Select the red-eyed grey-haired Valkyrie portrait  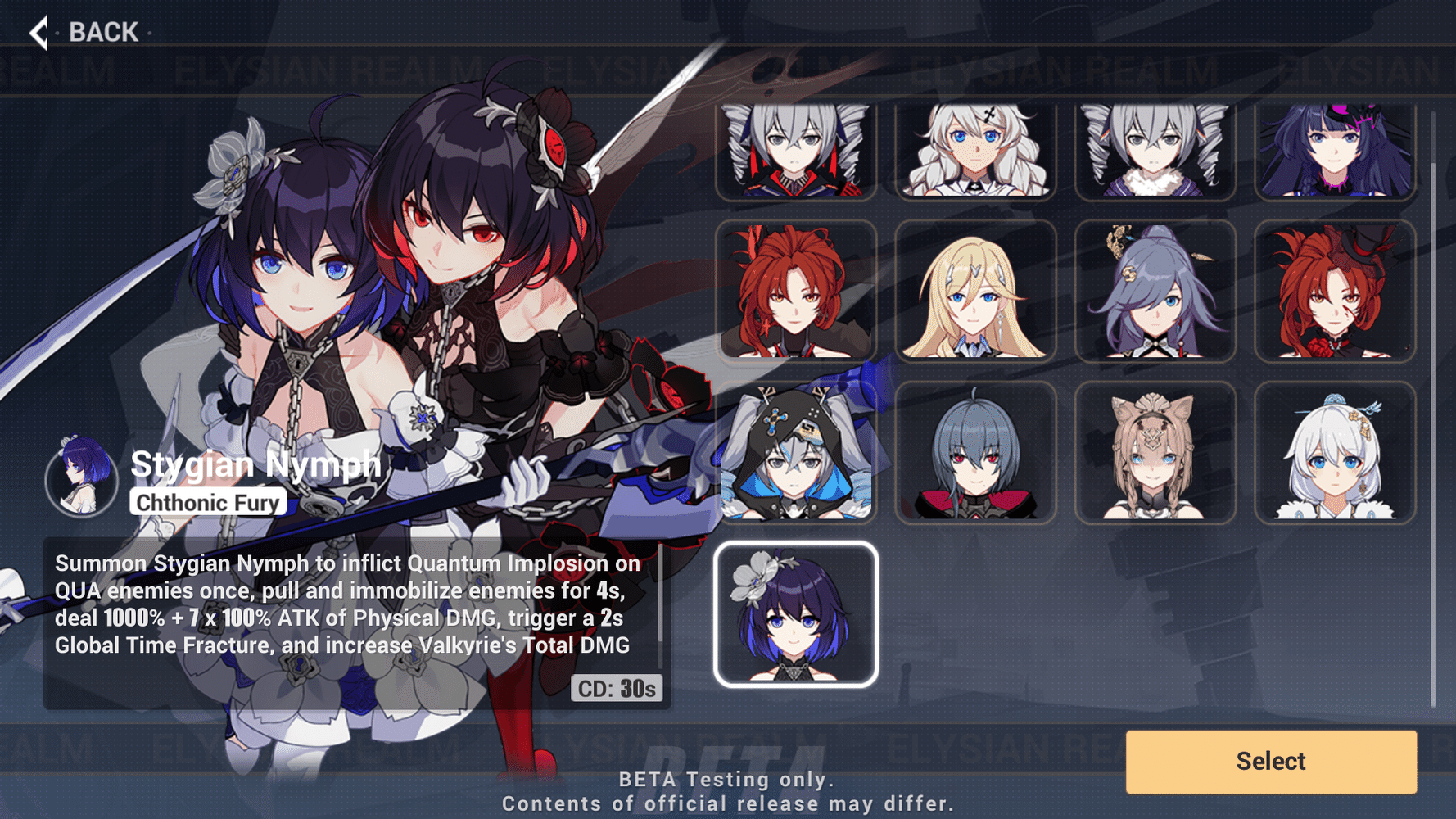click(976, 452)
